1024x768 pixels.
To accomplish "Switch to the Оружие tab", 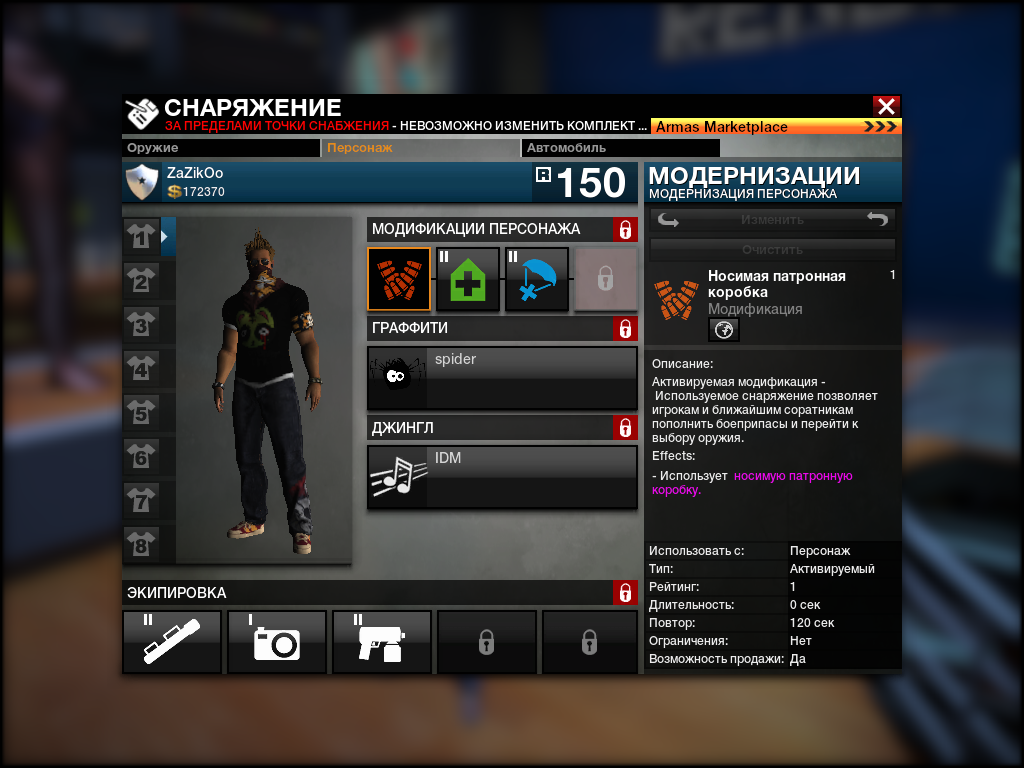I will coord(221,148).
